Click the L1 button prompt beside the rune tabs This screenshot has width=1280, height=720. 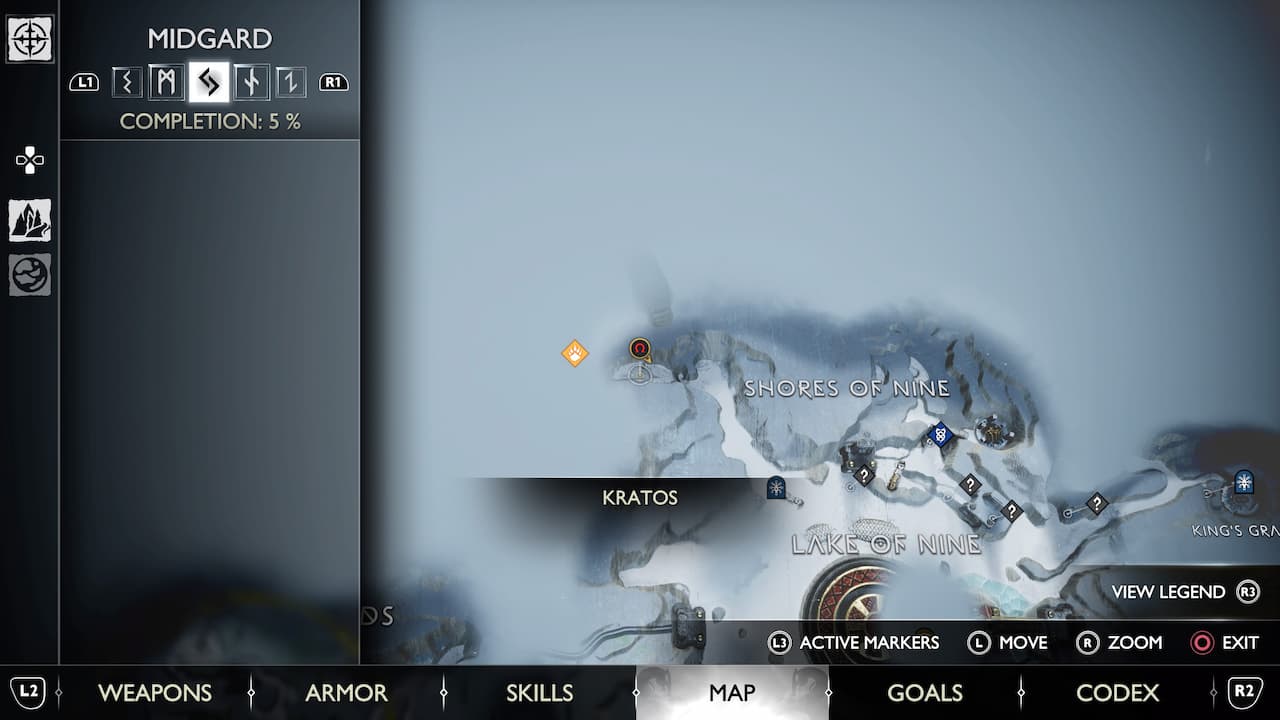85,83
